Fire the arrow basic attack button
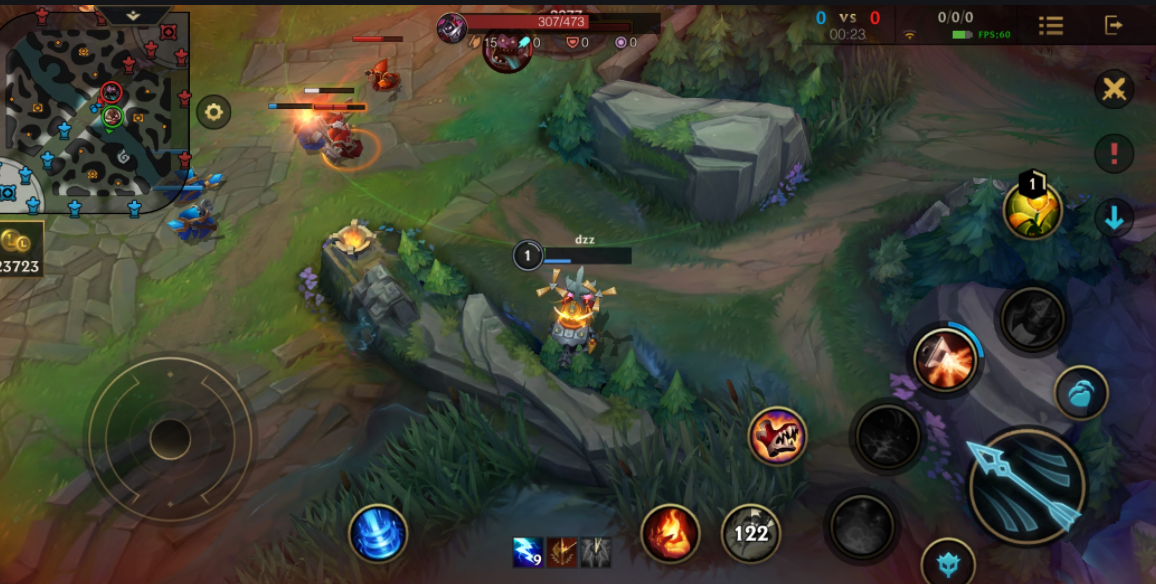 pyautogui.click(x=1026, y=486)
